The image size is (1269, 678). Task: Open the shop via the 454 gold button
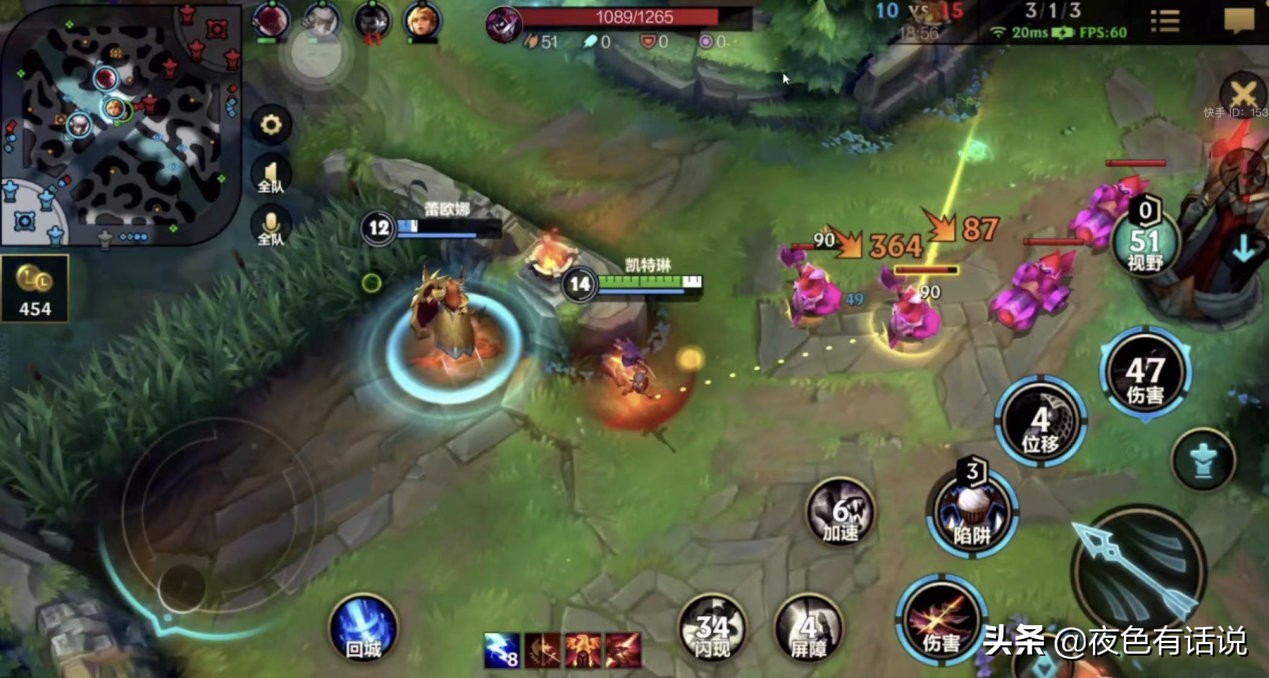pyautogui.click(x=35, y=291)
